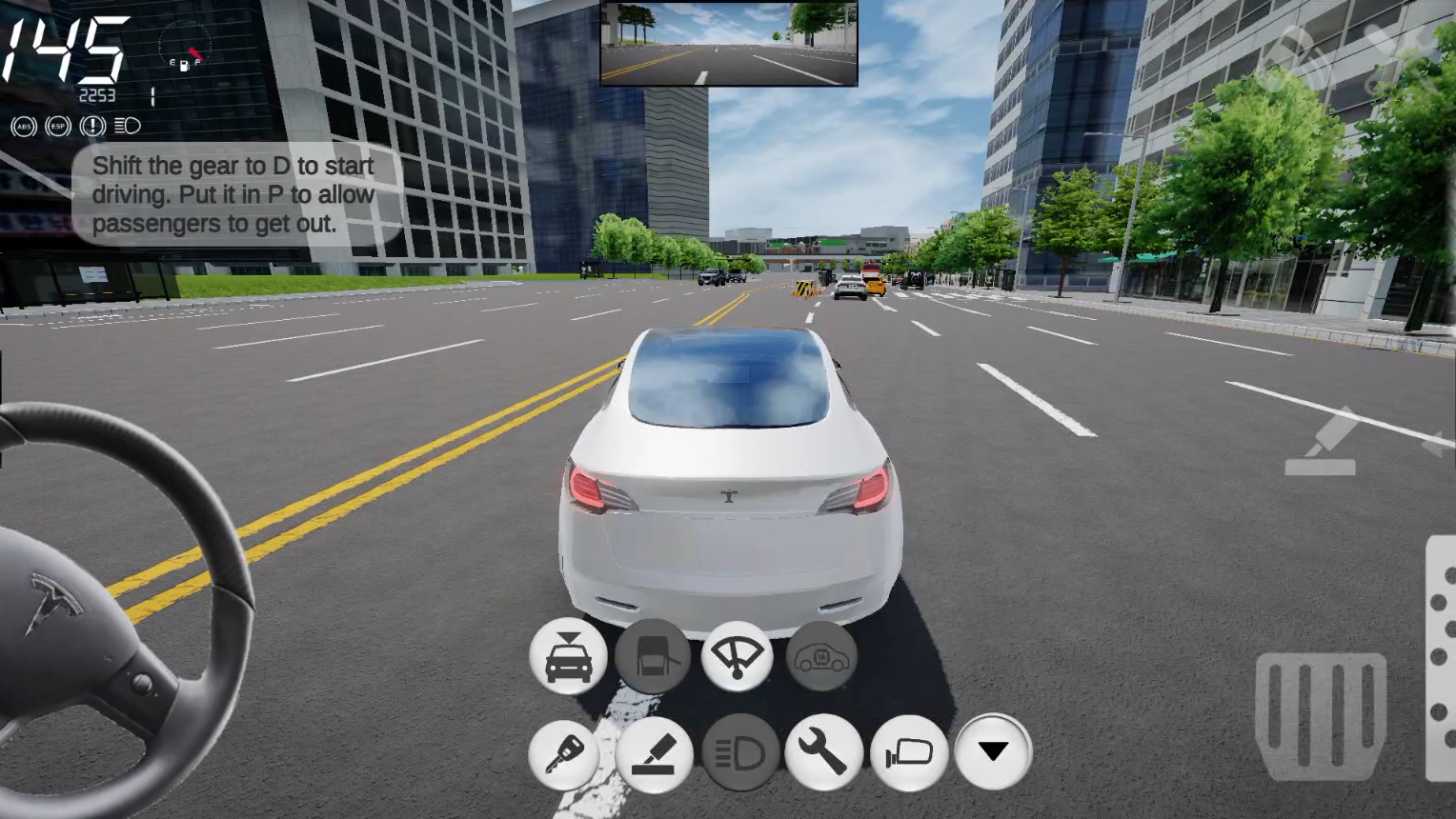Activate the windshield wiper button
The height and width of the screenshot is (819, 1456).
point(737,656)
